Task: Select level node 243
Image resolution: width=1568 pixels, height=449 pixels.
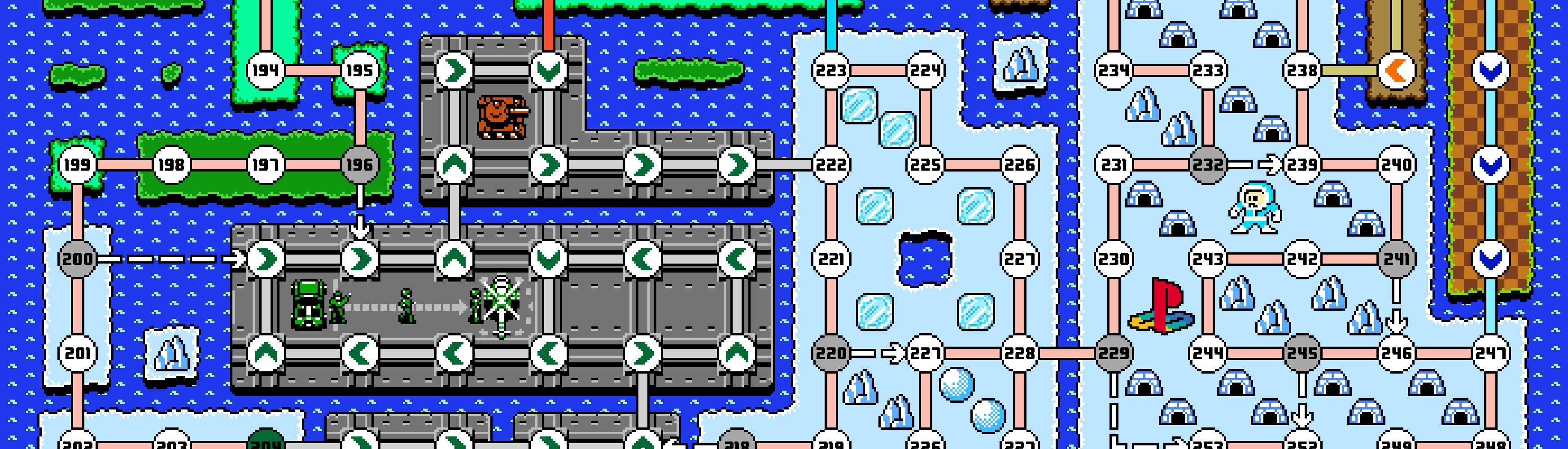Action: (1208, 259)
